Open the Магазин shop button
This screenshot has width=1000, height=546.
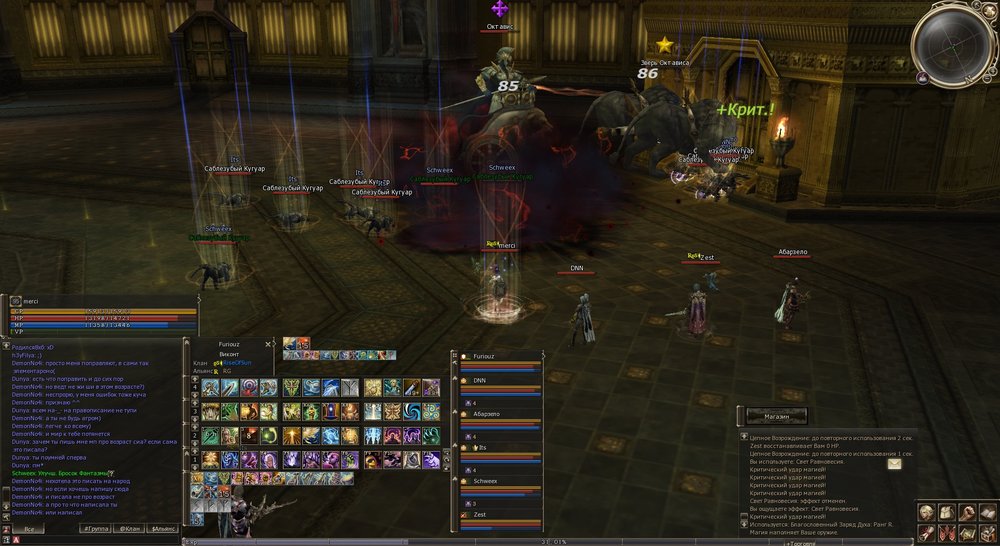[x=772, y=415]
